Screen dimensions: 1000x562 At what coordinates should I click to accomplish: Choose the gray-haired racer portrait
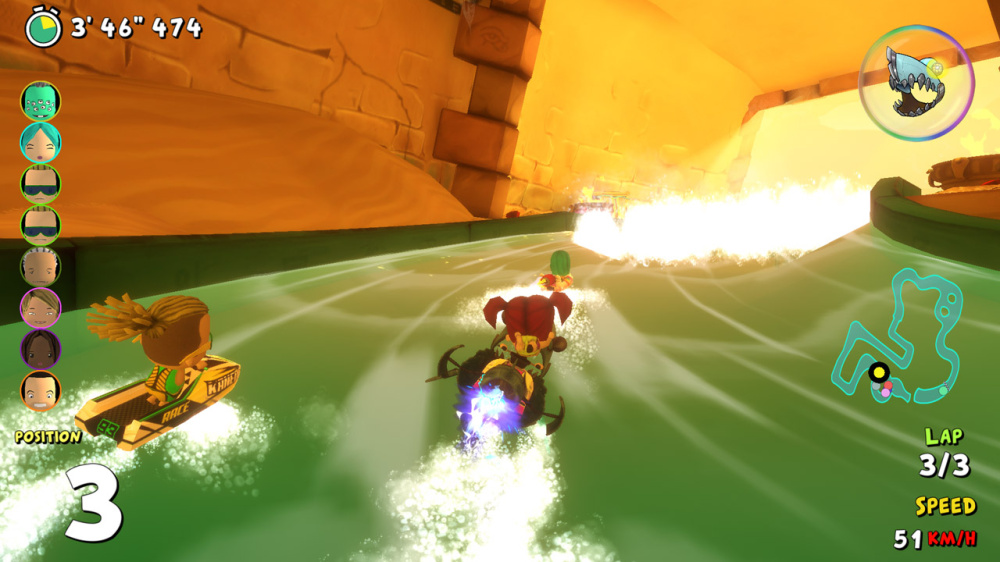[x=41, y=267]
